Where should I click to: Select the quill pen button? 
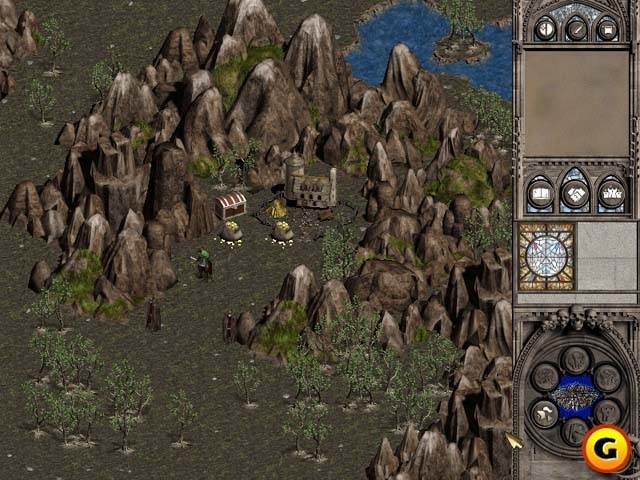576,28
